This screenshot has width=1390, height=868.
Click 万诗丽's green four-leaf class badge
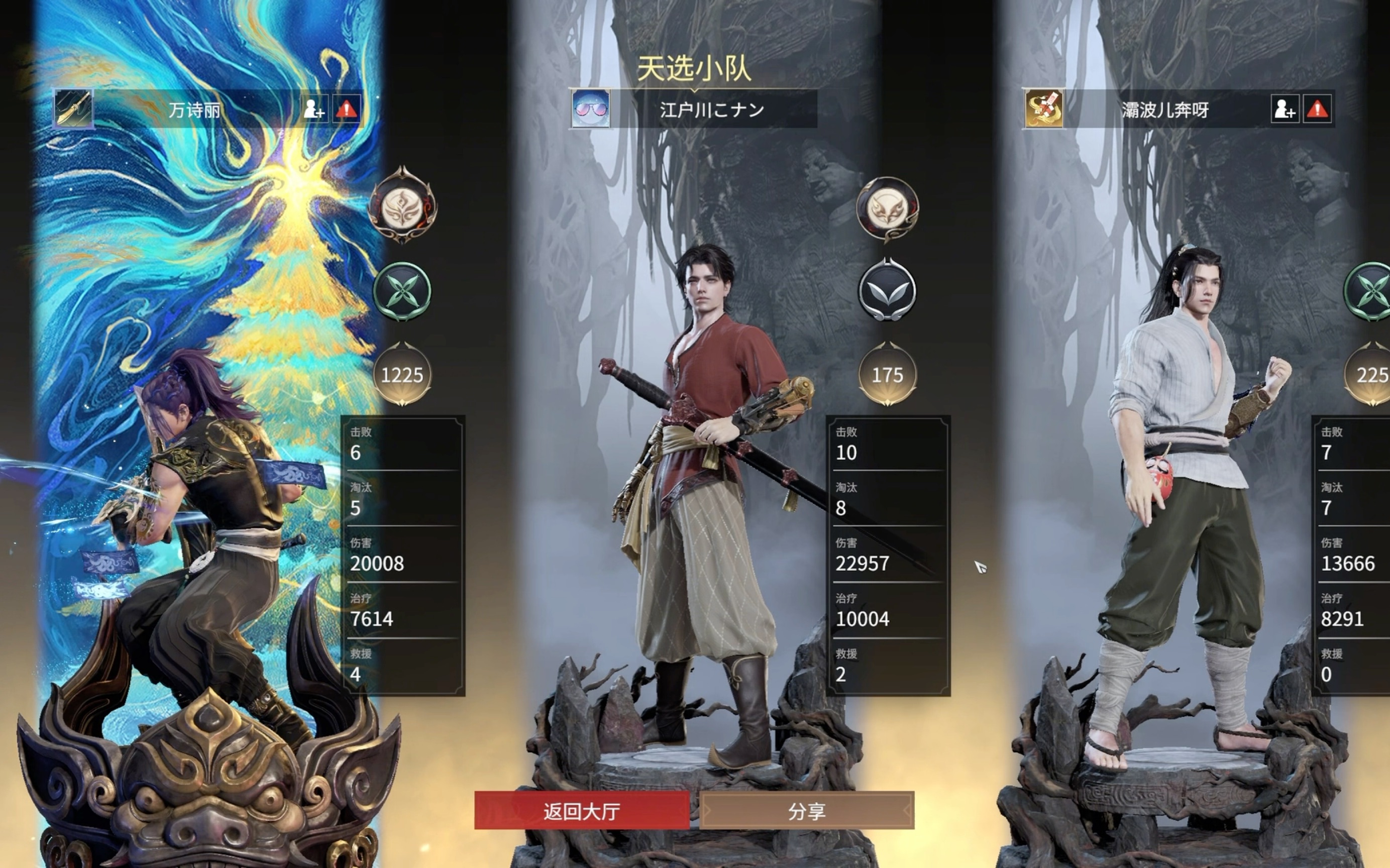(x=403, y=292)
